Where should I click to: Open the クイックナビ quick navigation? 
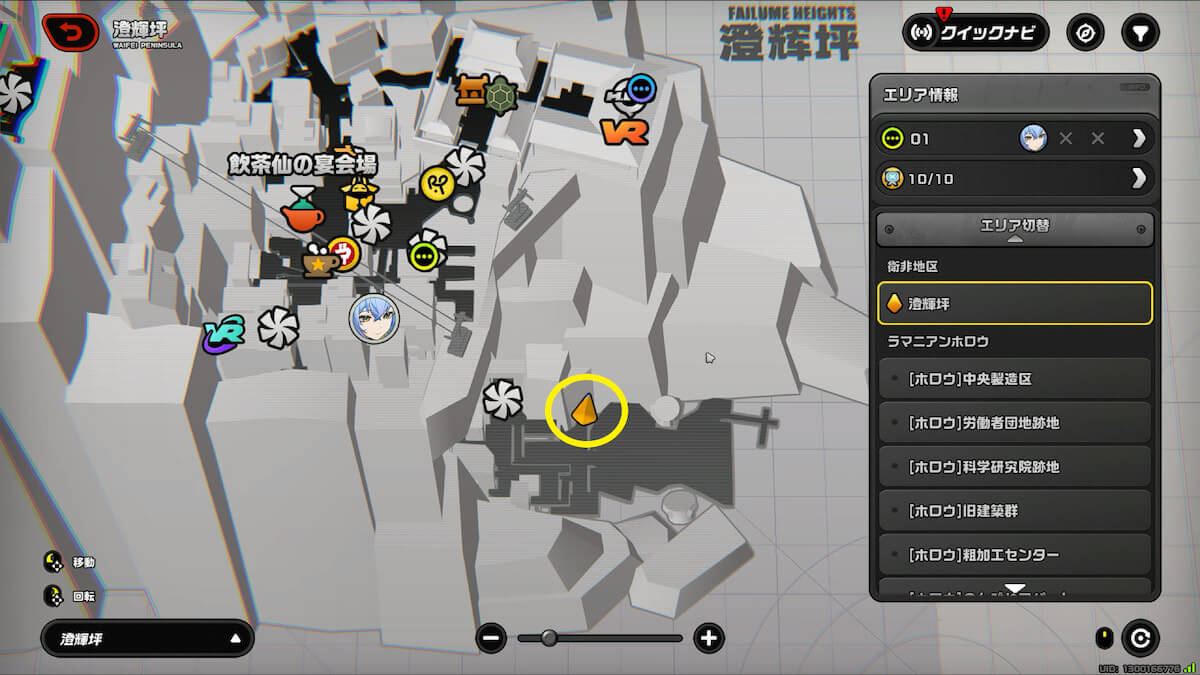click(x=975, y=33)
